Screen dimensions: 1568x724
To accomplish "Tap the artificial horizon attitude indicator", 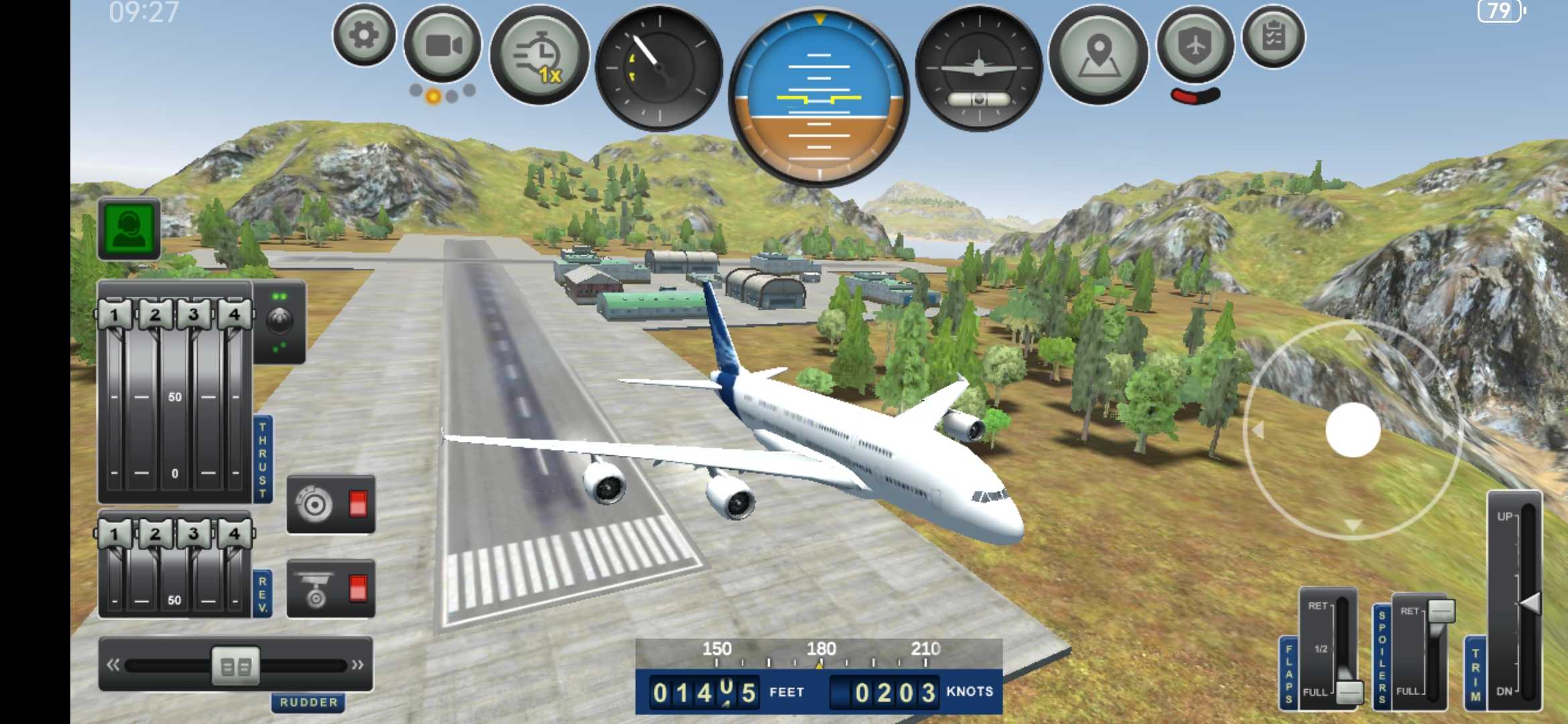I will coord(819,97).
